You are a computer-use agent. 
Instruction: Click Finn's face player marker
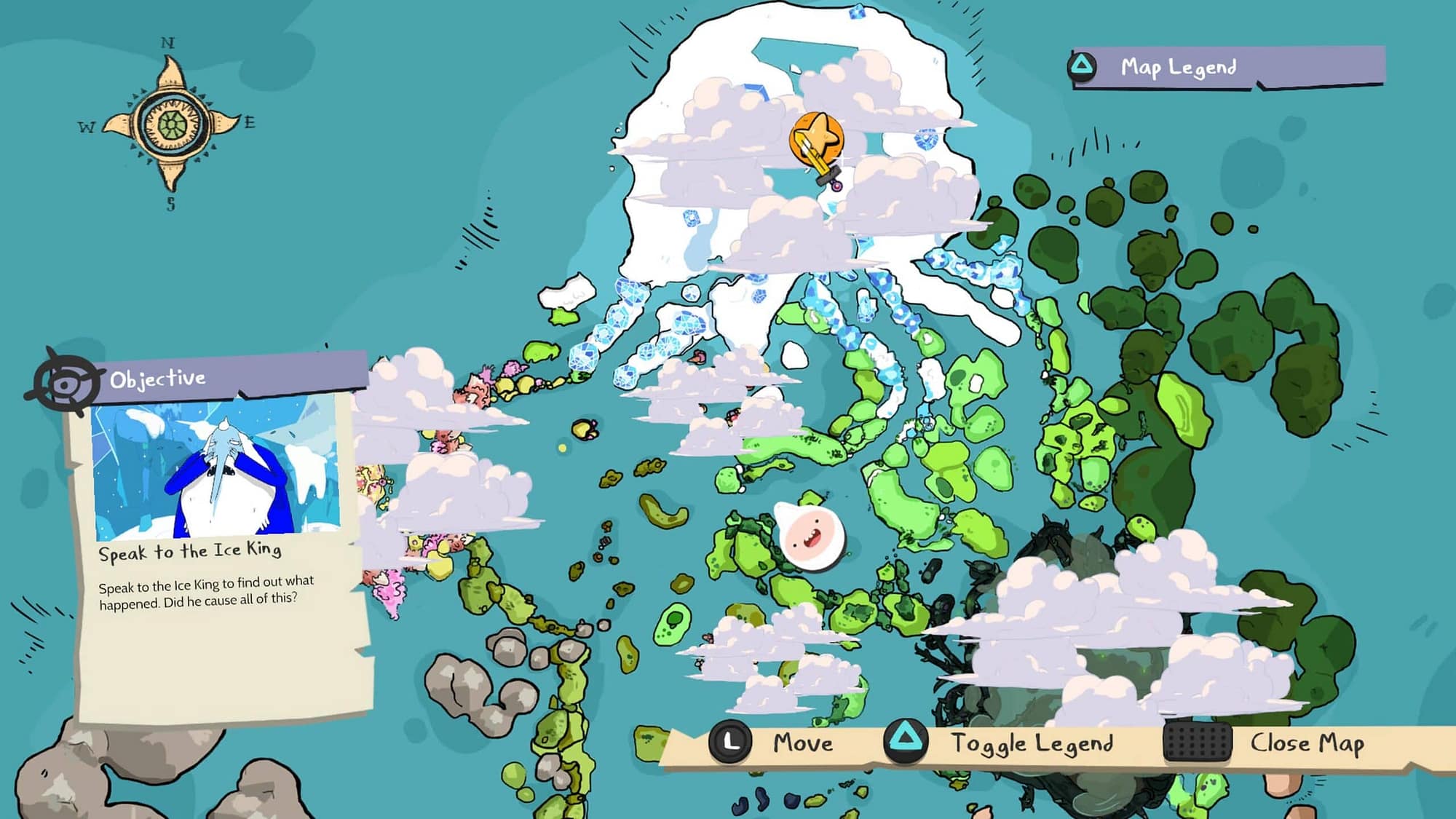pos(809,537)
